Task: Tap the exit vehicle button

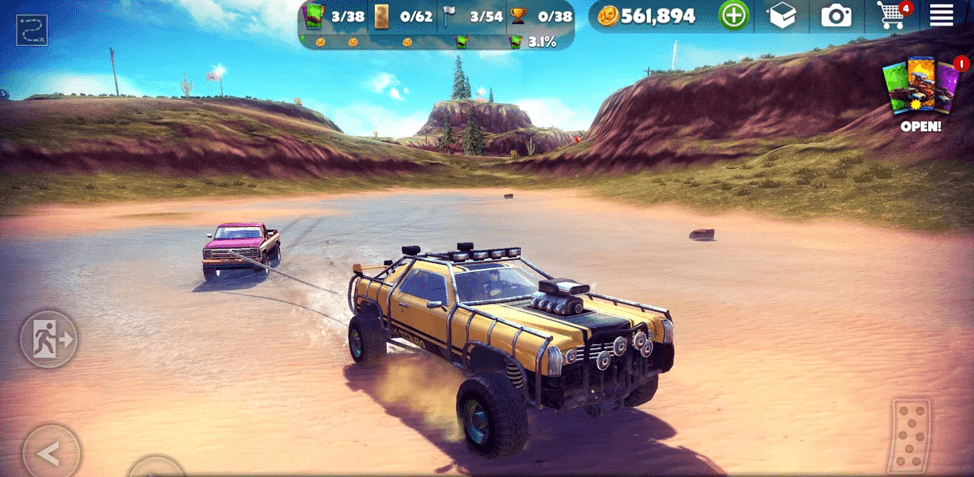Action: [48, 339]
